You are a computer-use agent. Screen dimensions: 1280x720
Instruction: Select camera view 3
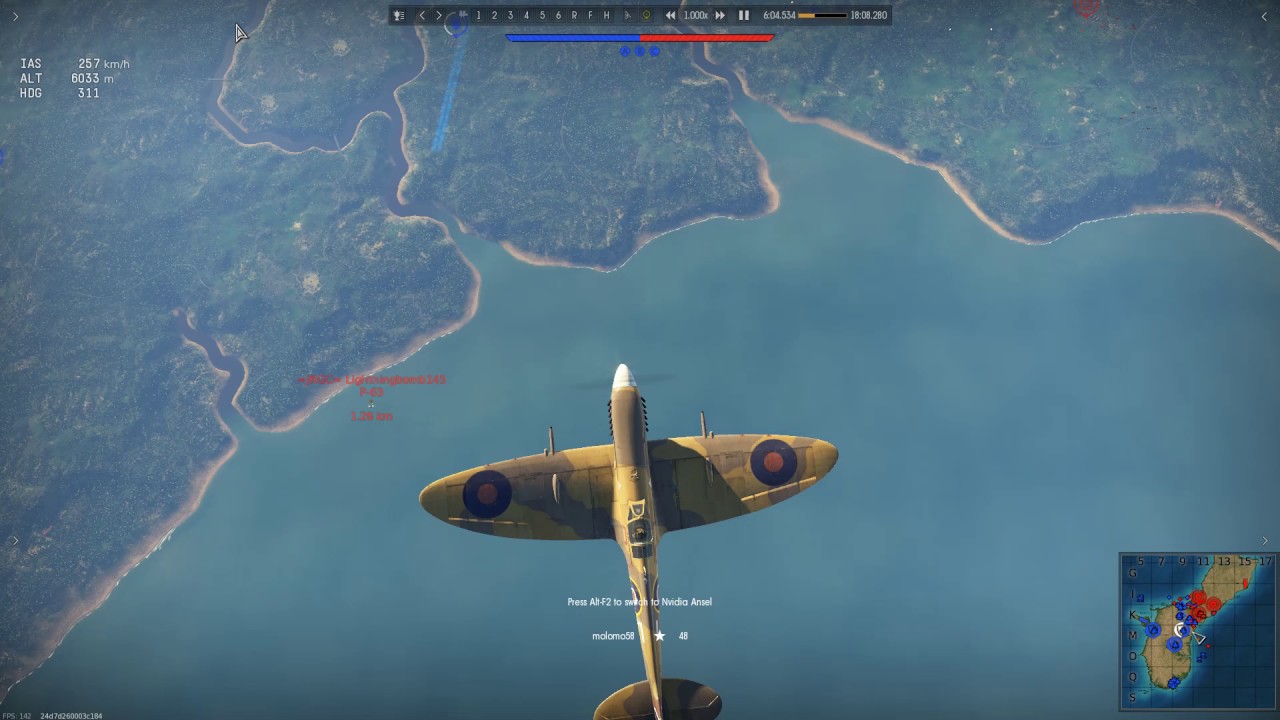coord(510,15)
